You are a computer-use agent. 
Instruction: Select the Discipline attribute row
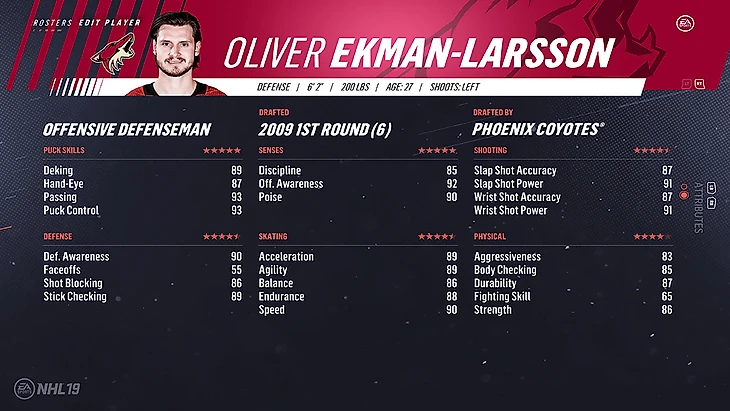[357, 171]
